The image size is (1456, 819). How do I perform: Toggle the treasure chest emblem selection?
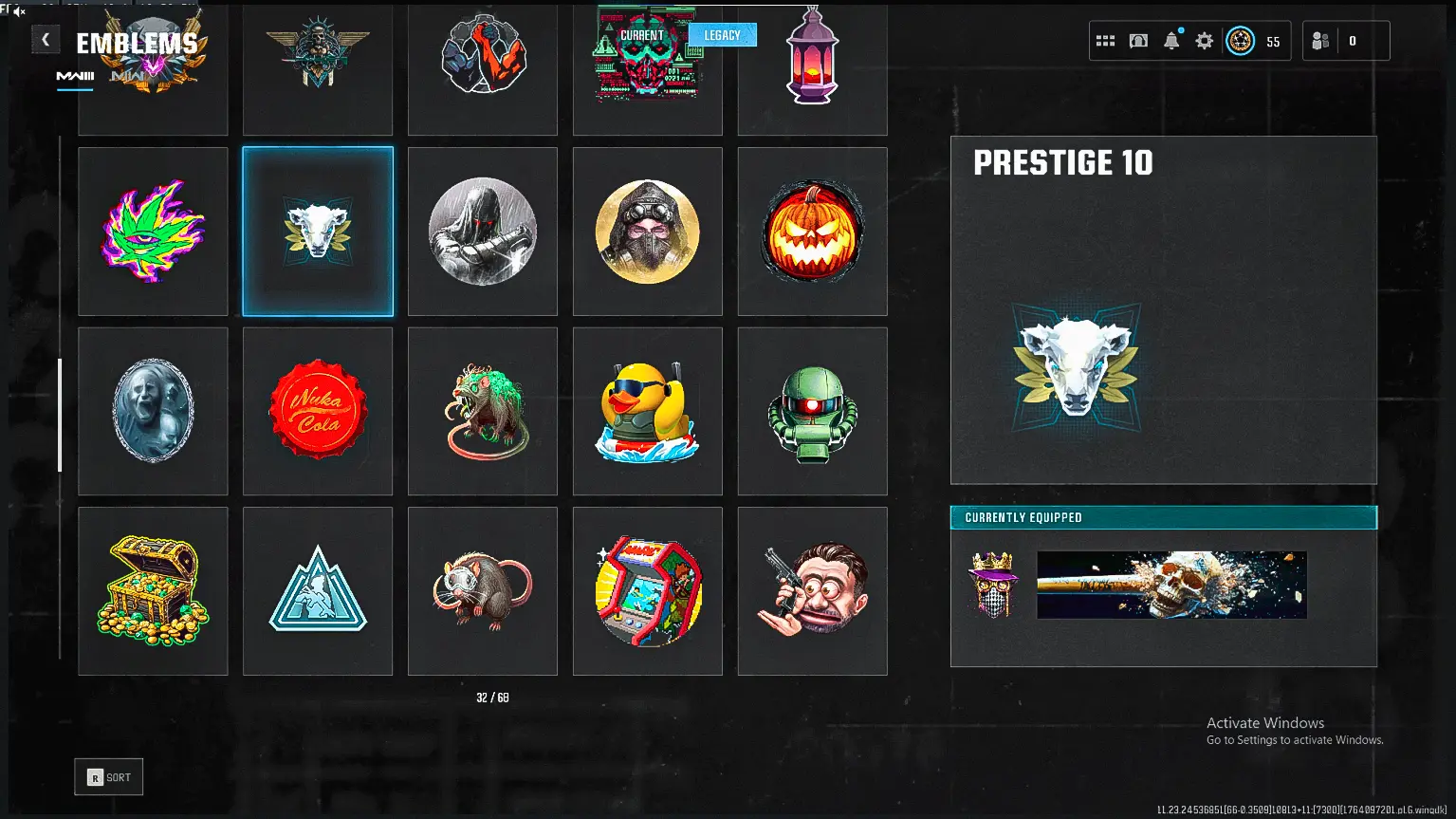[x=153, y=590]
